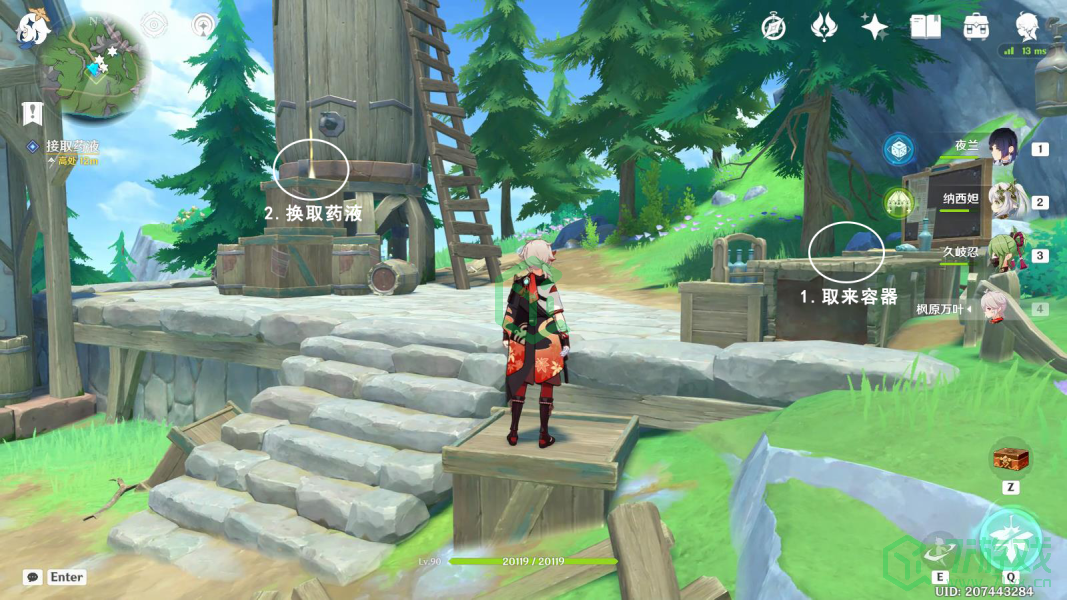
Task: Open the four-pointed star Wish icon
Action: (x=875, y=27)
